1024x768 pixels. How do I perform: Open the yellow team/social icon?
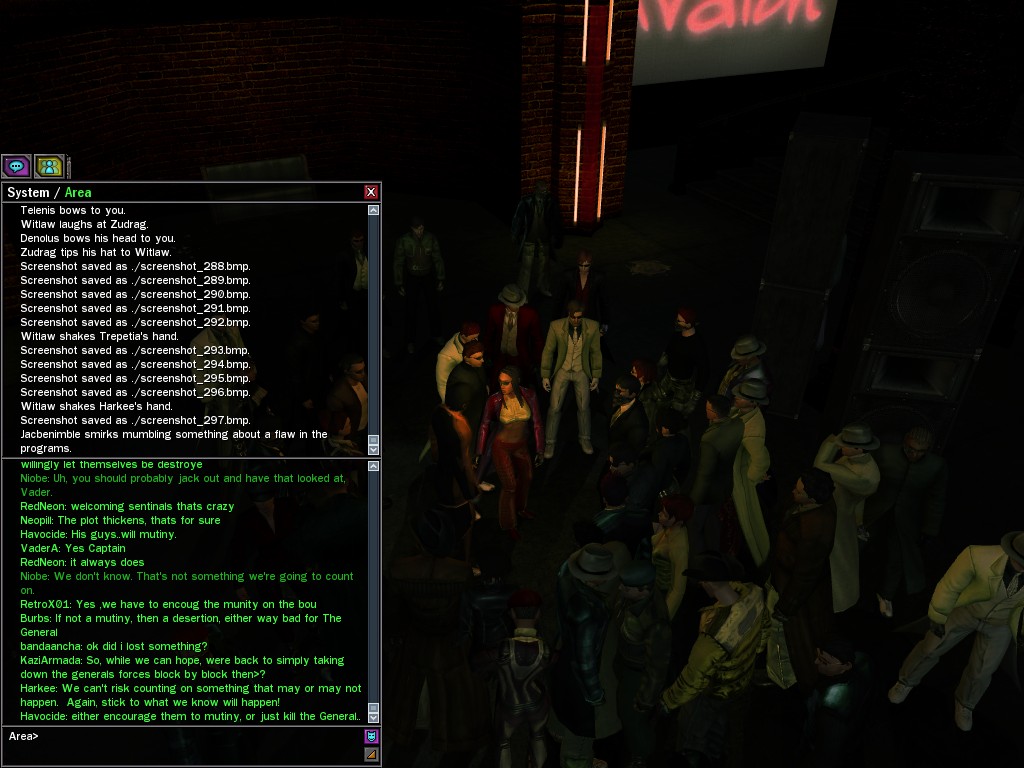tap(49, 166)
